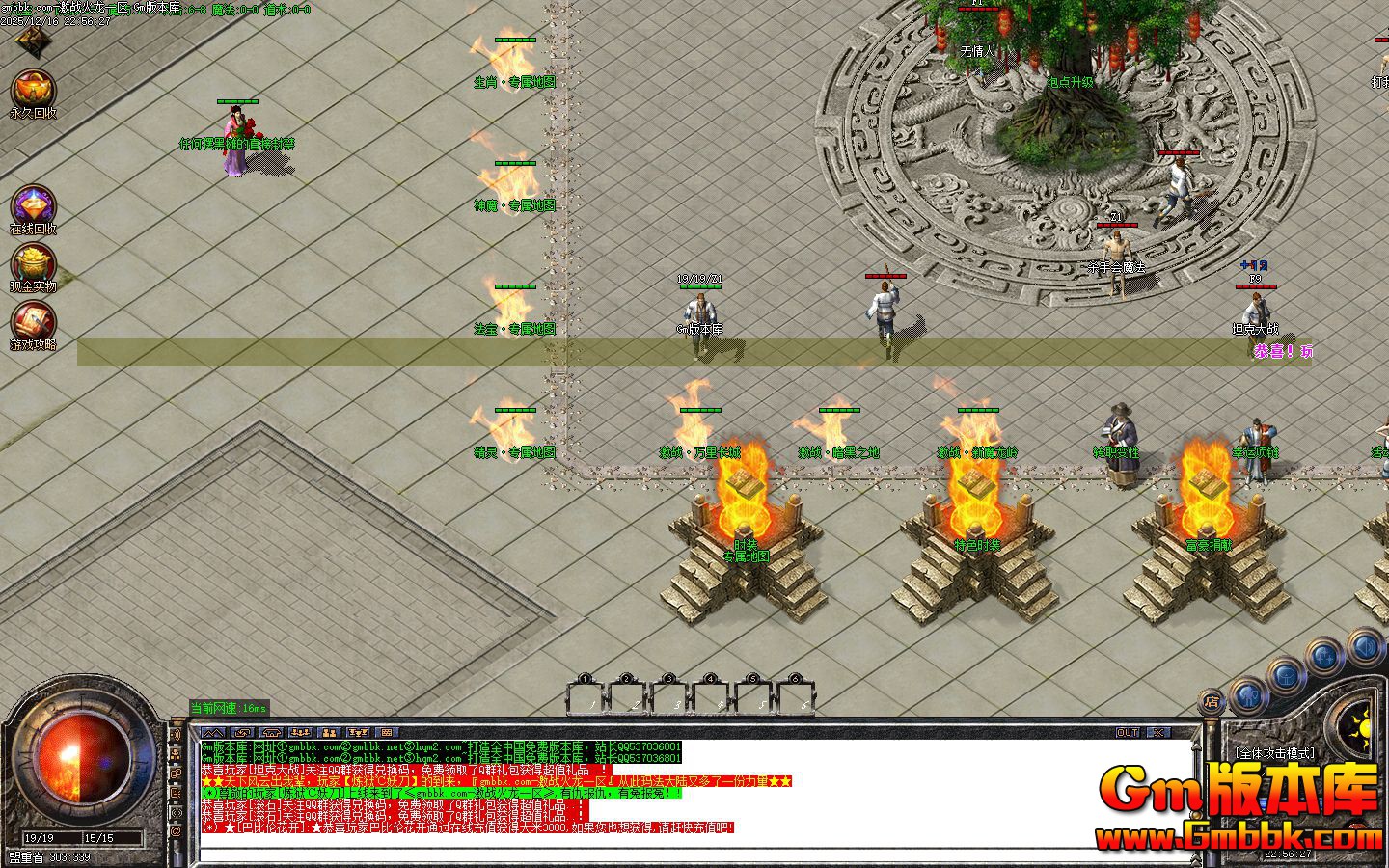The width and height of the screenshot is (1389, 868).
Task: Open the character equipment icon on the right panel
Action: click(1249, 695)
